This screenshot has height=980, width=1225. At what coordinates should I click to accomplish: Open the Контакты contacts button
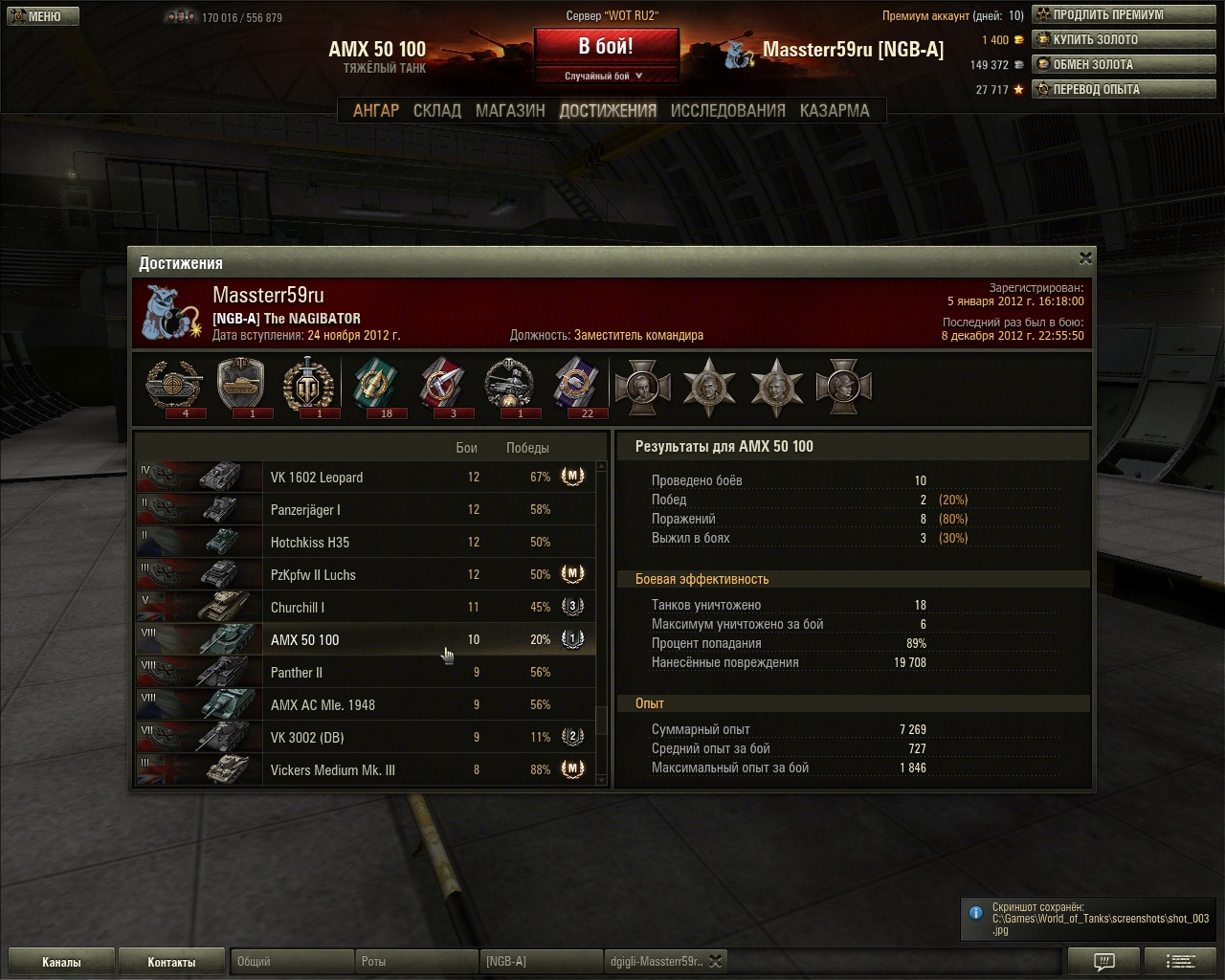171,962
